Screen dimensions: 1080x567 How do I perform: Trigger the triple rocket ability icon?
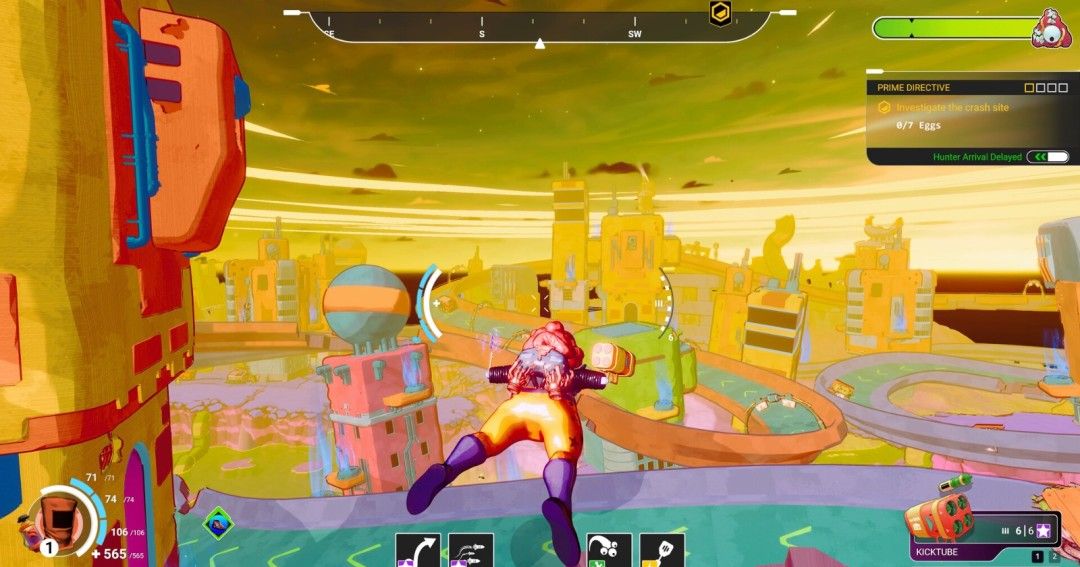tap(471, 550)
